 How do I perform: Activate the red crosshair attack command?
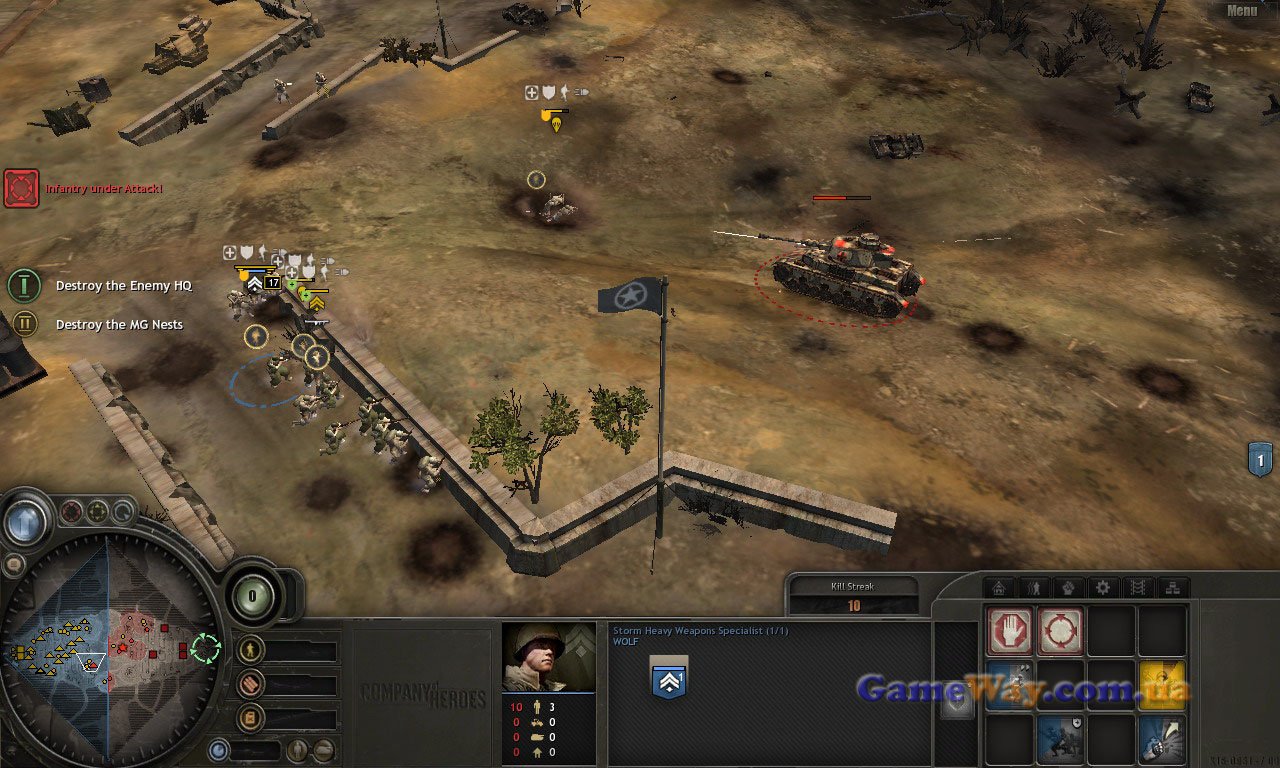click(x=1059, y=631)
